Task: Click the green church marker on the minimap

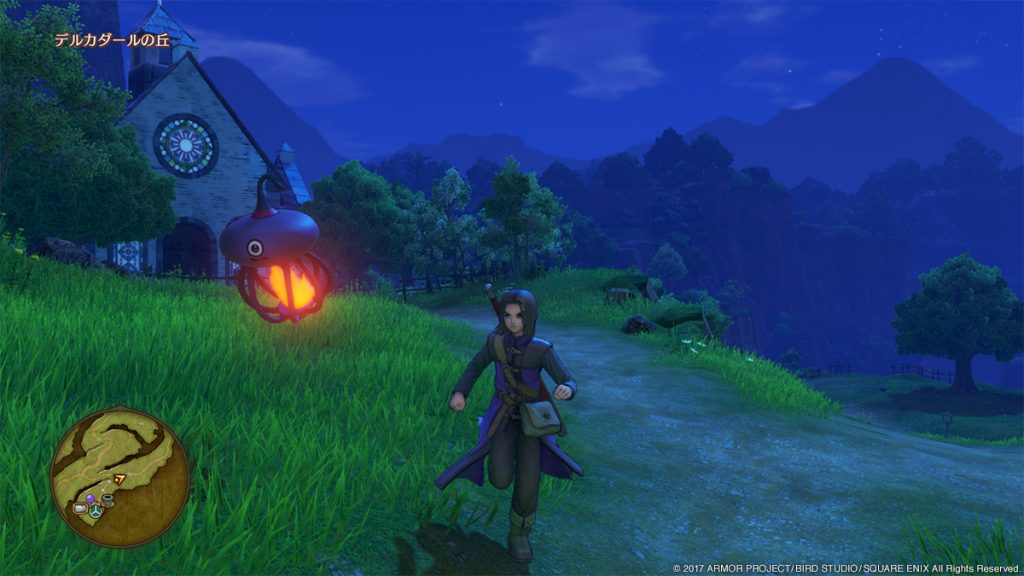Action: click(x=96, y=511)
